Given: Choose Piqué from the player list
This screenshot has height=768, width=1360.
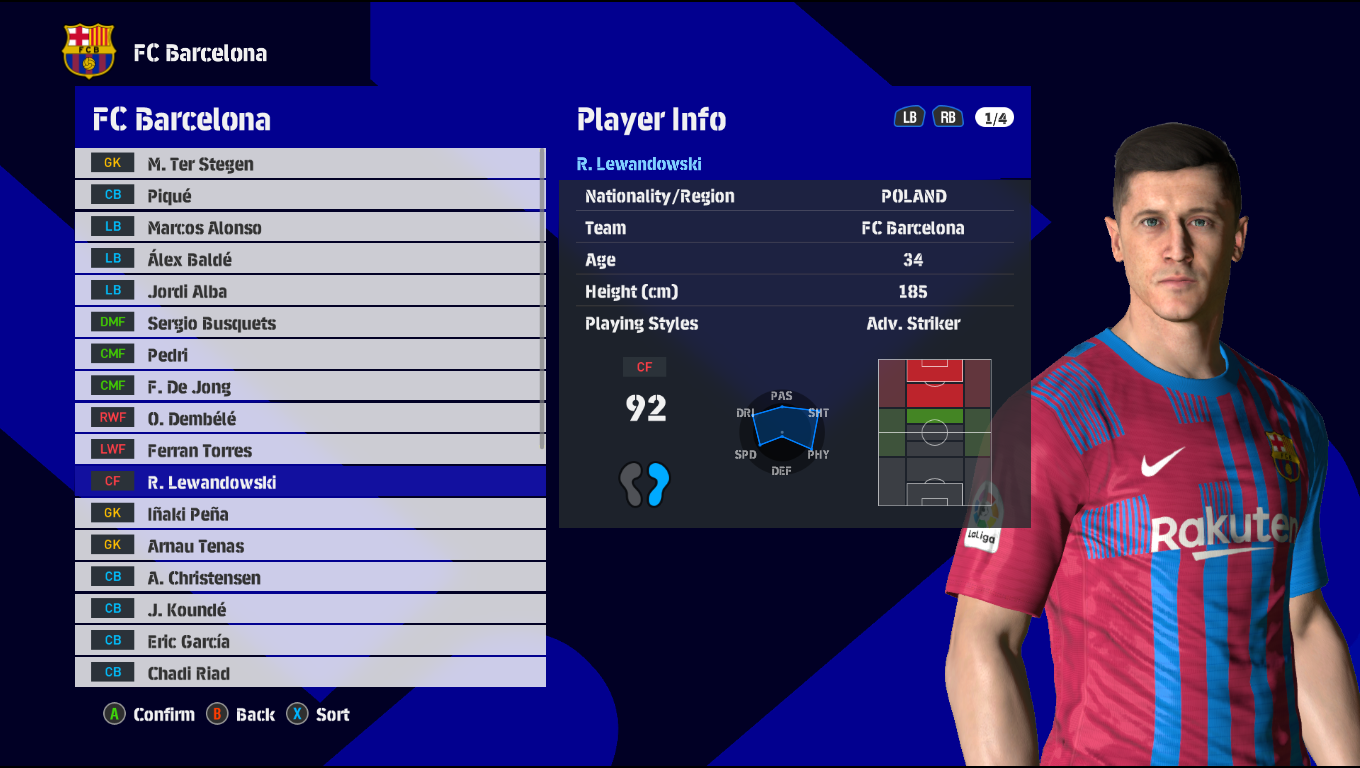Looking at the screenshot, I should click(308, 196).
